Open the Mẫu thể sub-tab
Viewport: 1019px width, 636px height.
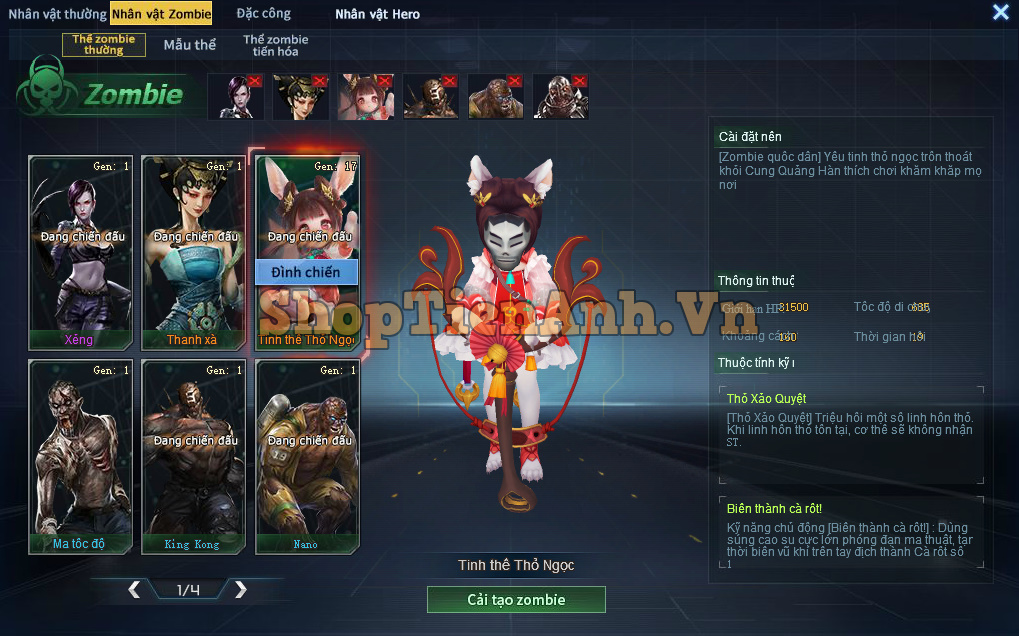190,45
